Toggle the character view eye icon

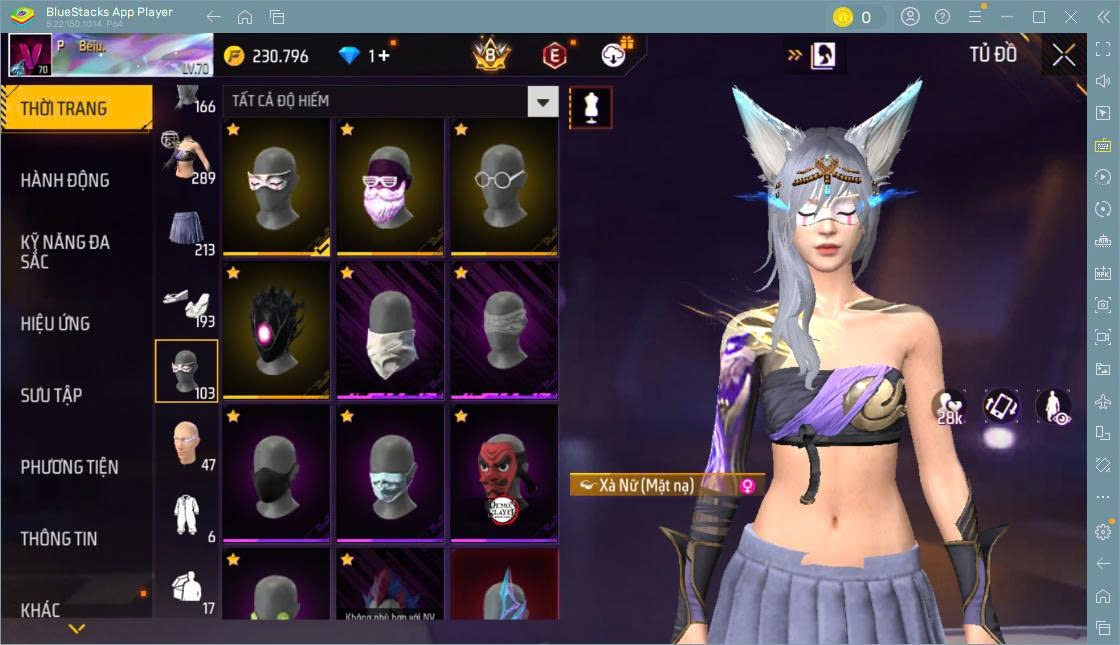(x=1053, y=406)
